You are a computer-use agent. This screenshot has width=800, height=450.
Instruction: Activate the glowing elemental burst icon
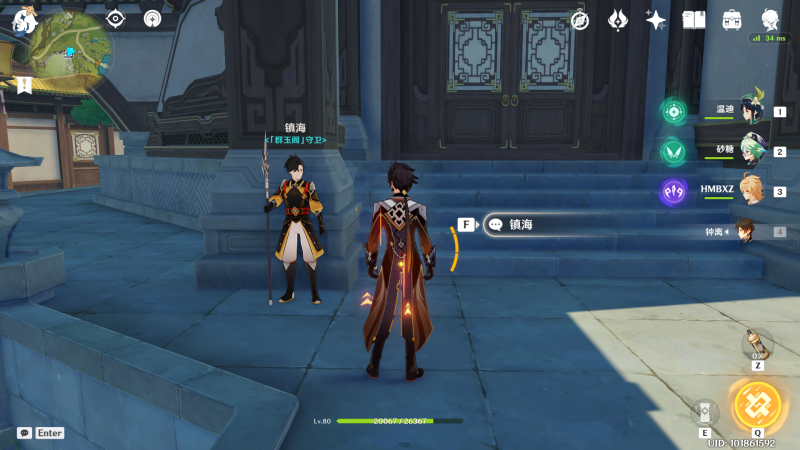757,405
